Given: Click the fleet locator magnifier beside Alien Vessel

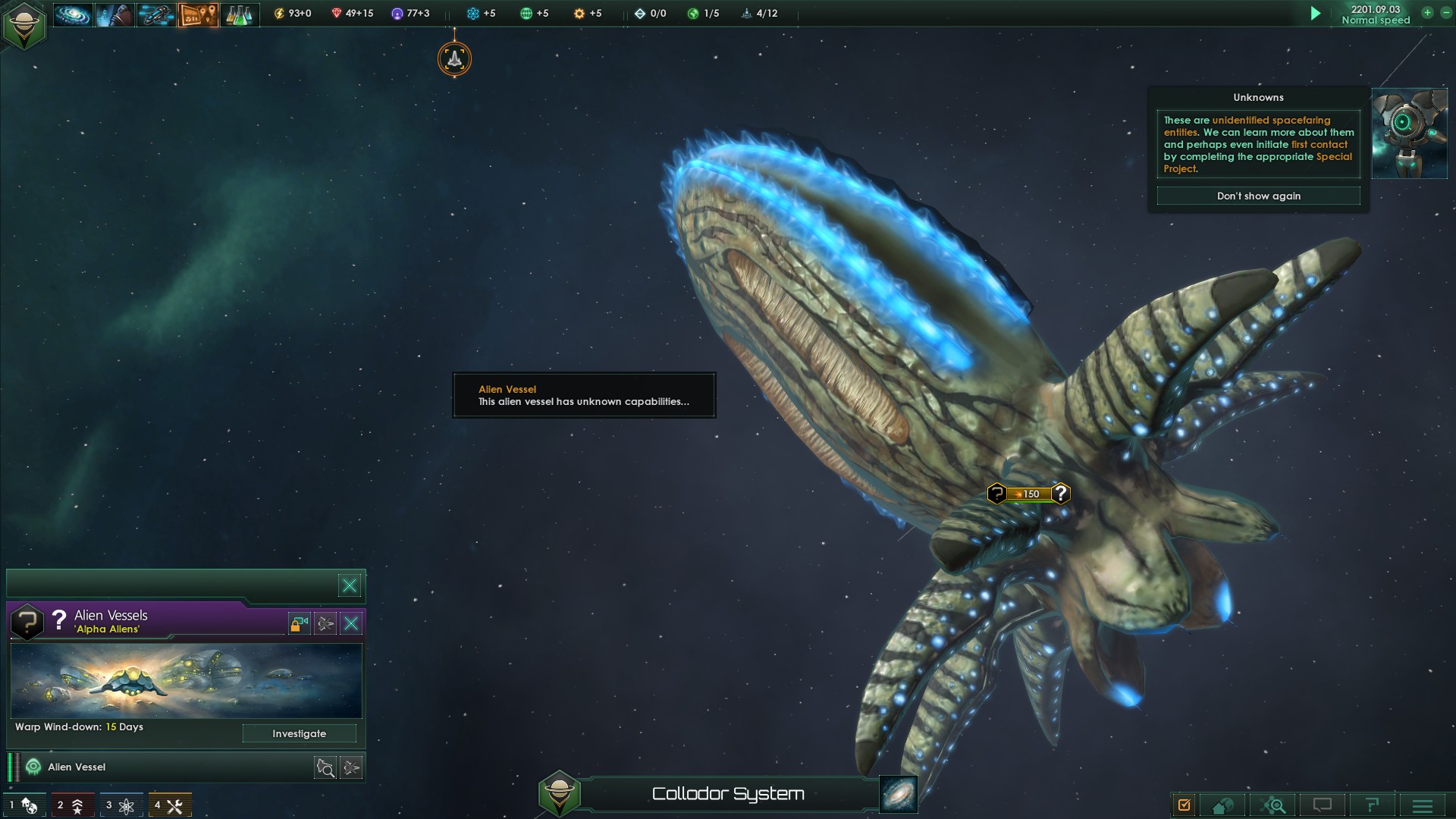Looking at the screenshot, I should (325, 767).
